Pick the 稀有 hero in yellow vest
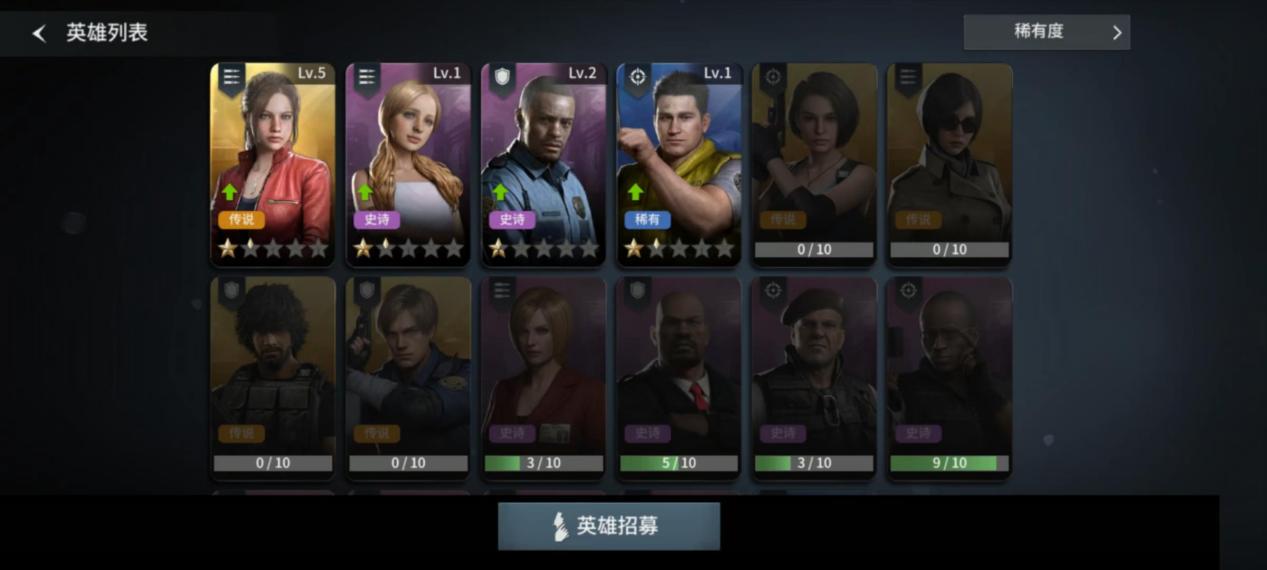This screenshot has width=1267, height=570. point(679,163)
